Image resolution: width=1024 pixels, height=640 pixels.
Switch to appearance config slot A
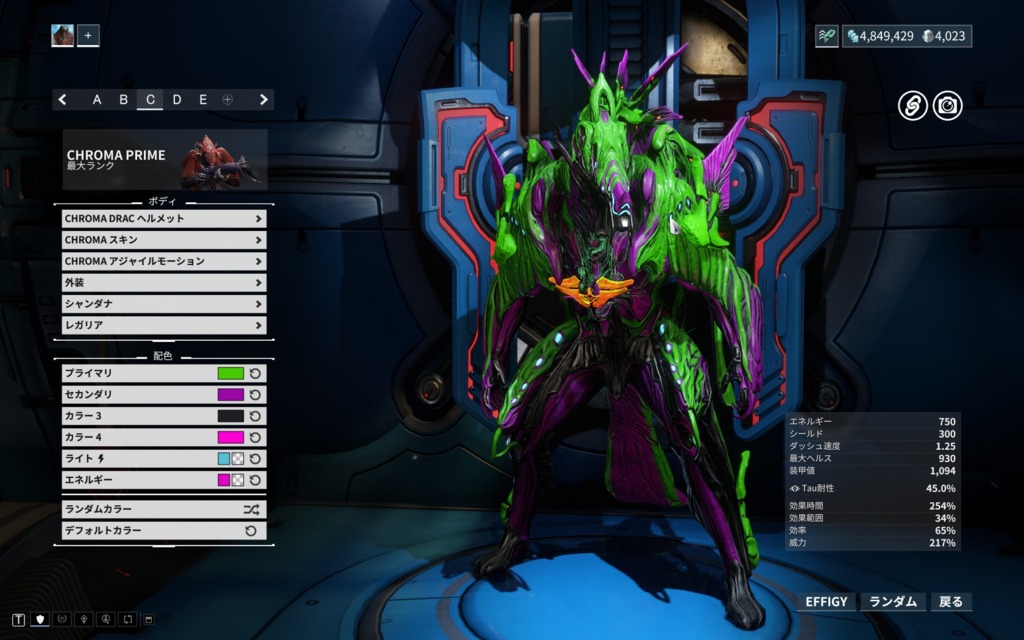(97, 99)
